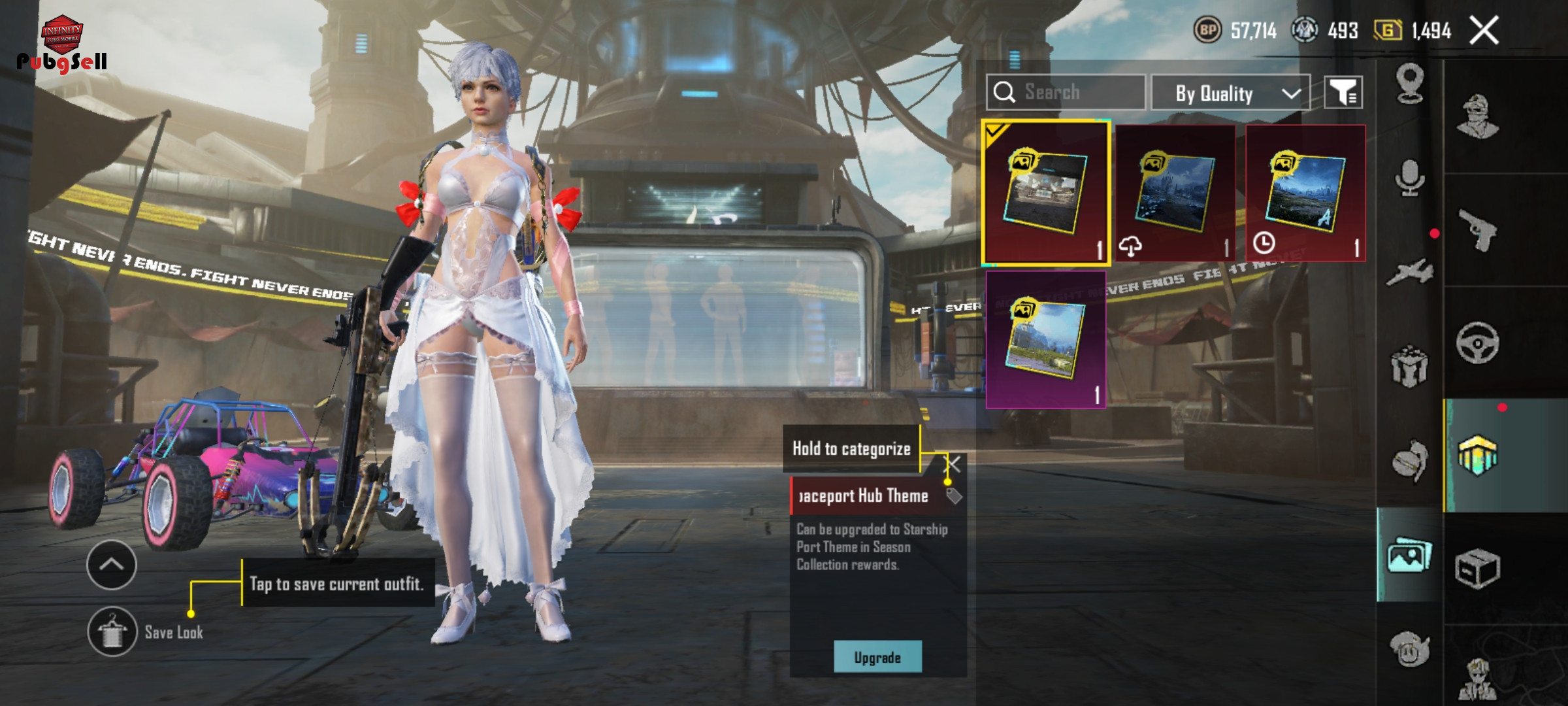The image size is (1568, 706).
Task: Select the theme tile with download icon
Action: point(1175,193)
